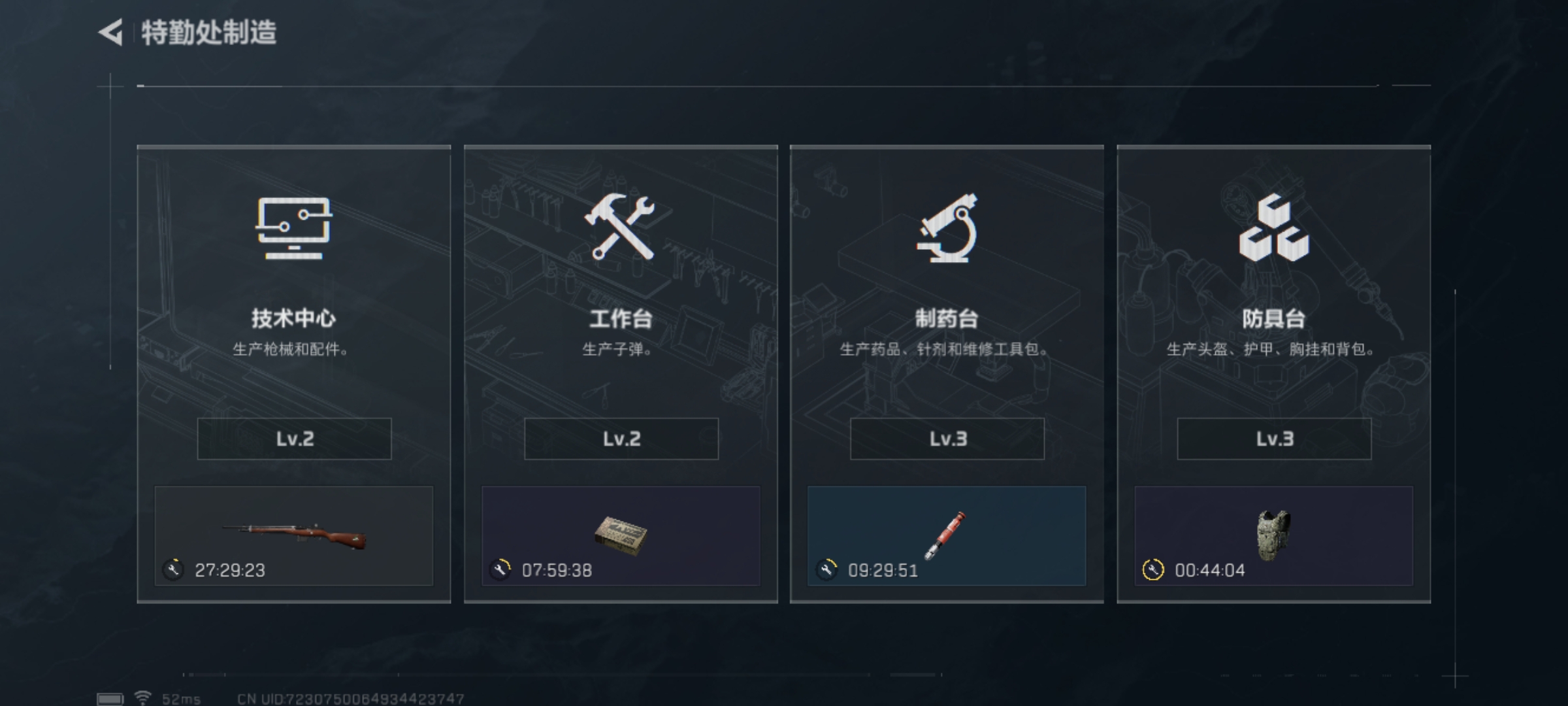Click the wrench timer icon near 09:29:51
1568x706 pixels.
coord(826,569)
